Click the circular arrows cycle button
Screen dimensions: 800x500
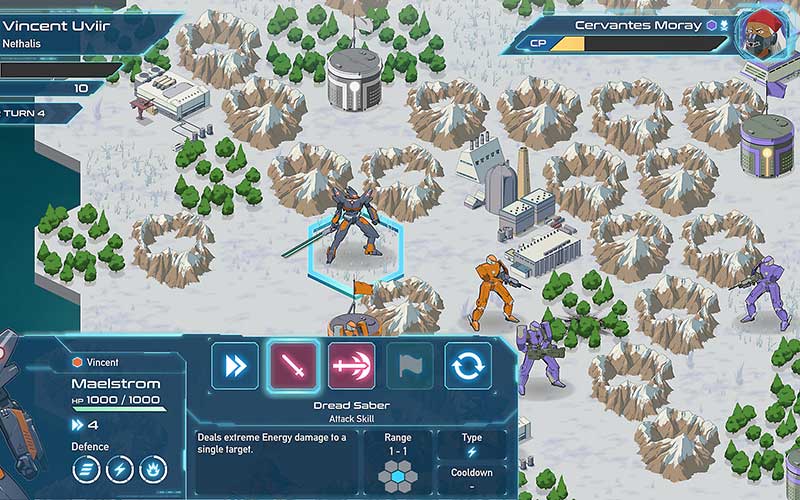(x=467, y=366)
